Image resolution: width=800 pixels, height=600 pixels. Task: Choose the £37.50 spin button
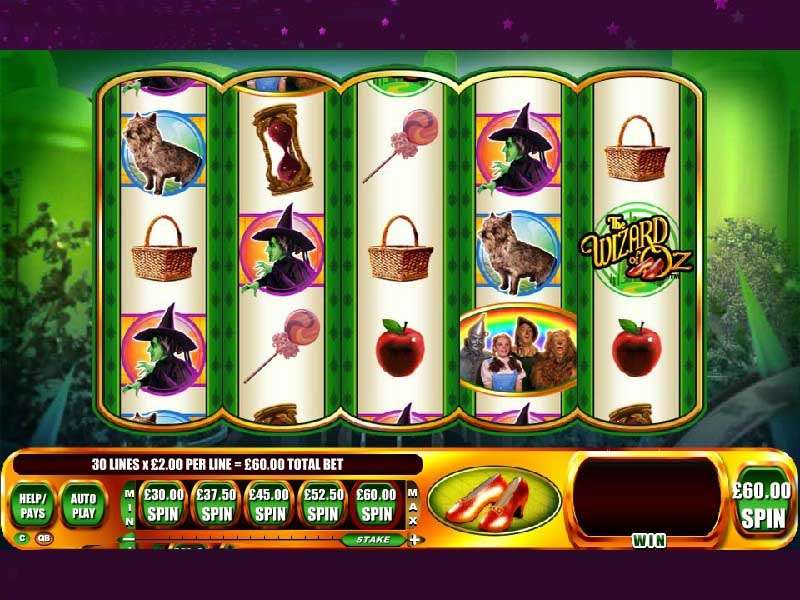click(x=214, y=503)
